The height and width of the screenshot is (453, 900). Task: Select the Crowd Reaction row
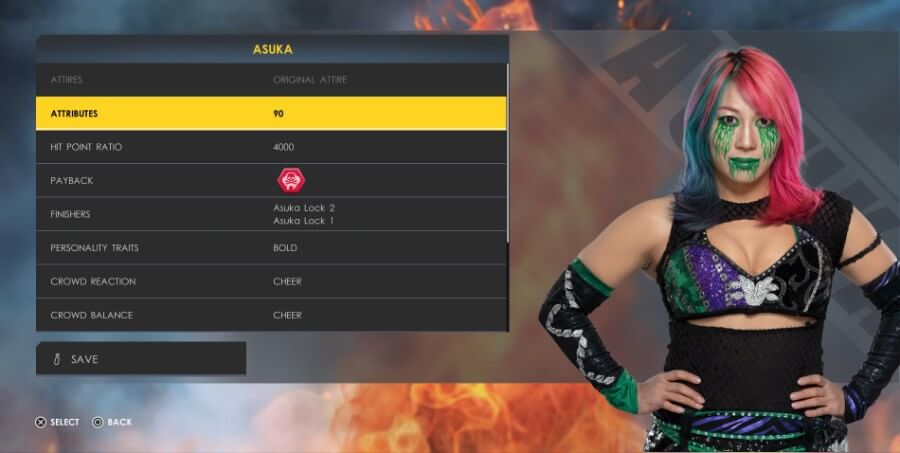(x=270, y=282)
